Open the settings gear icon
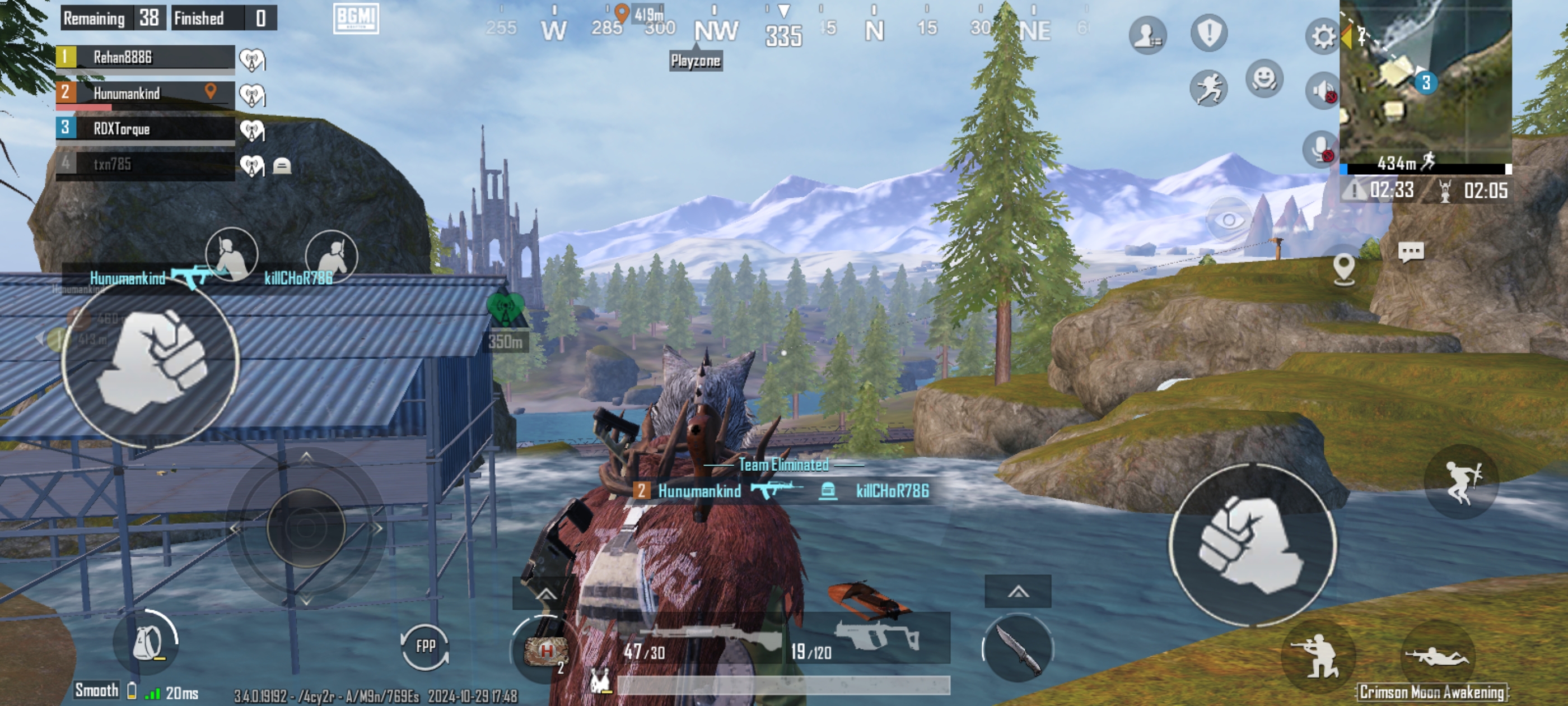 [1322, 36]
